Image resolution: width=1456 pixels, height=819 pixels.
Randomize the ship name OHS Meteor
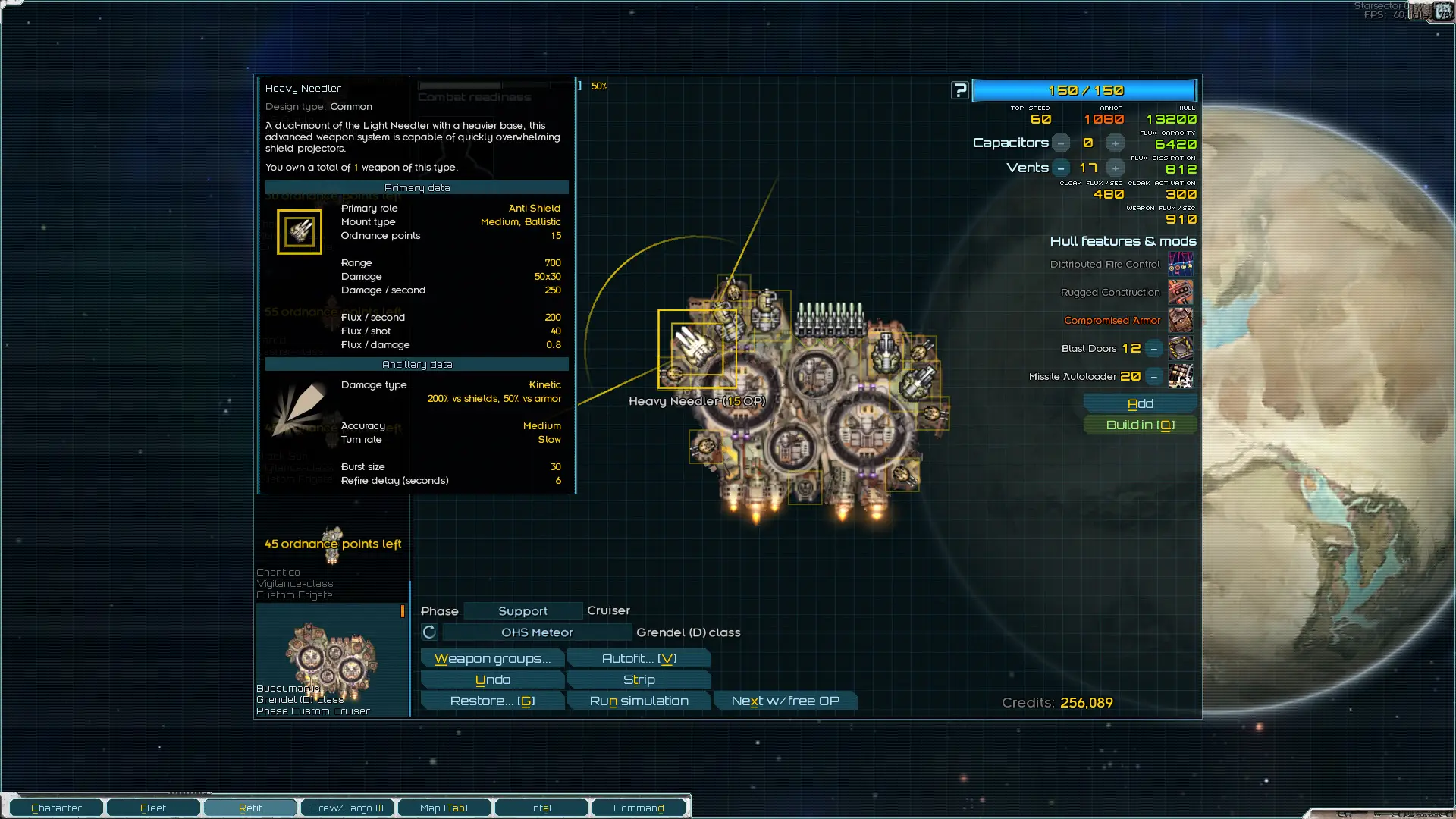click(x=429, y=632)
